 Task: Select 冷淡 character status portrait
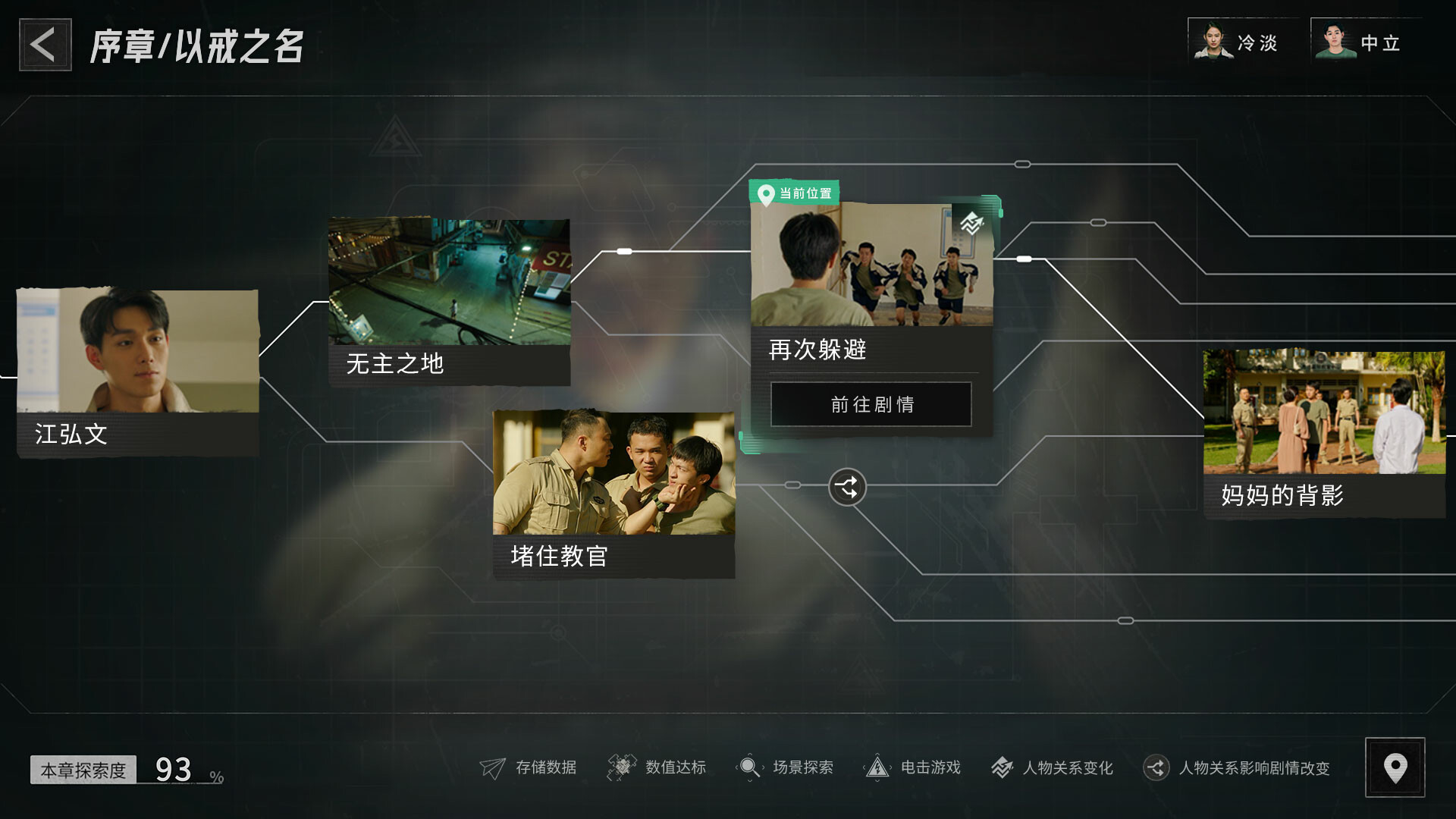pyautogui.click(x=1217, y=42)
